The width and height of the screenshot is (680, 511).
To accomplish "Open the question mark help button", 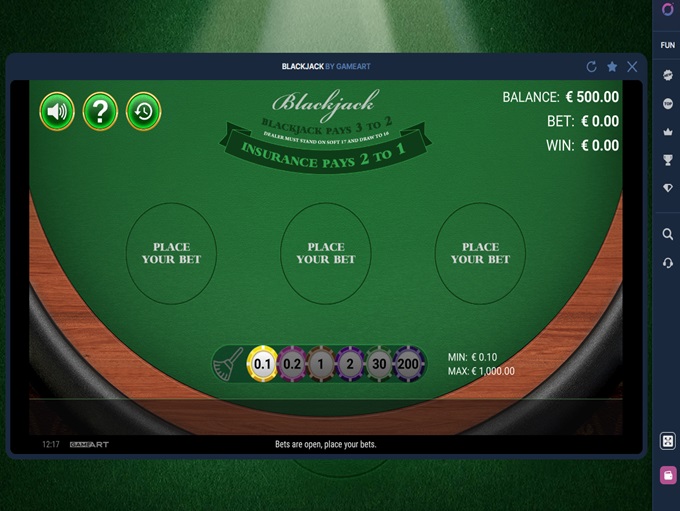I will point(100,111).
